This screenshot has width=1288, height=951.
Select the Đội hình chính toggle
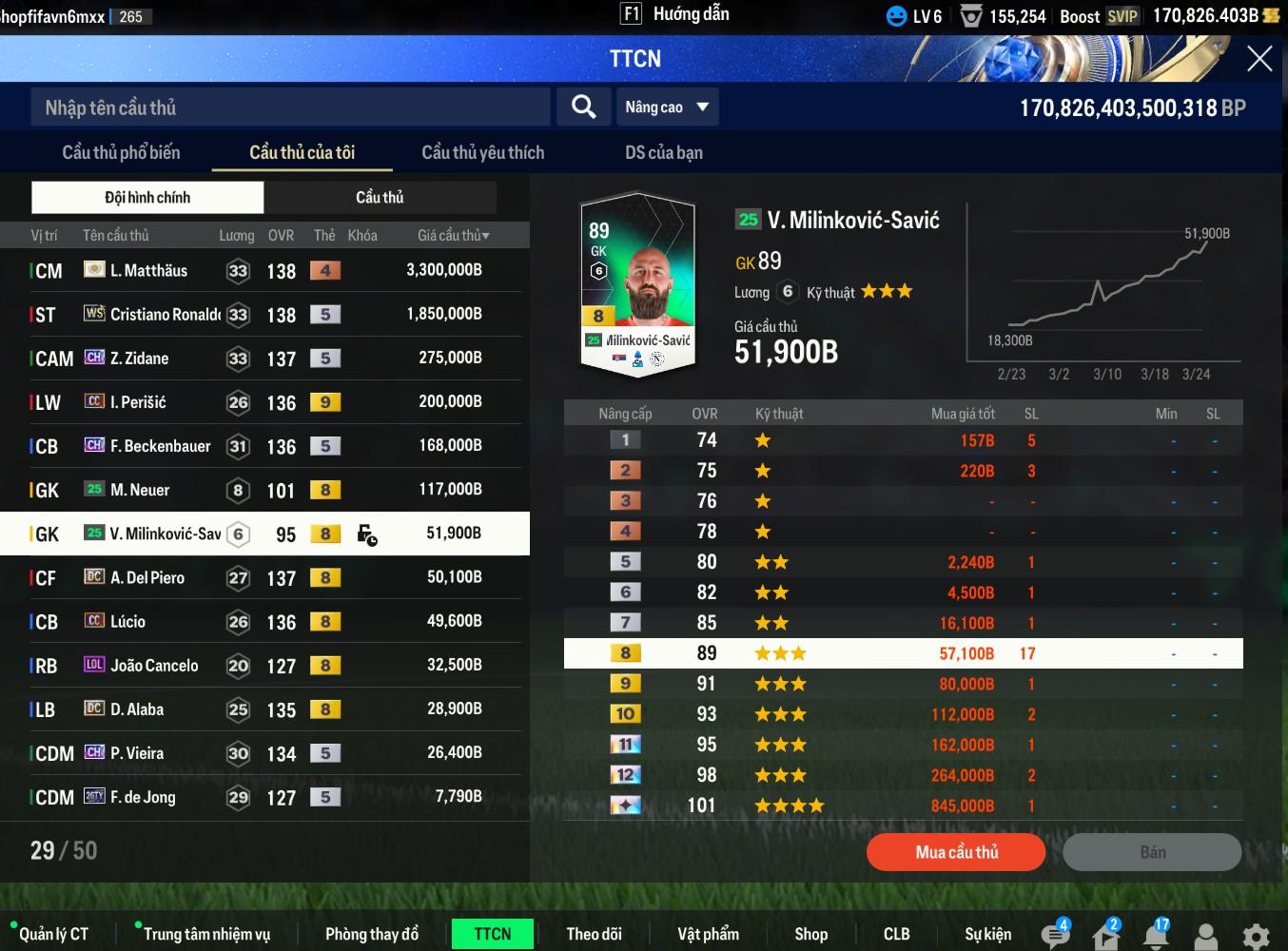click(x=147, y=197)
